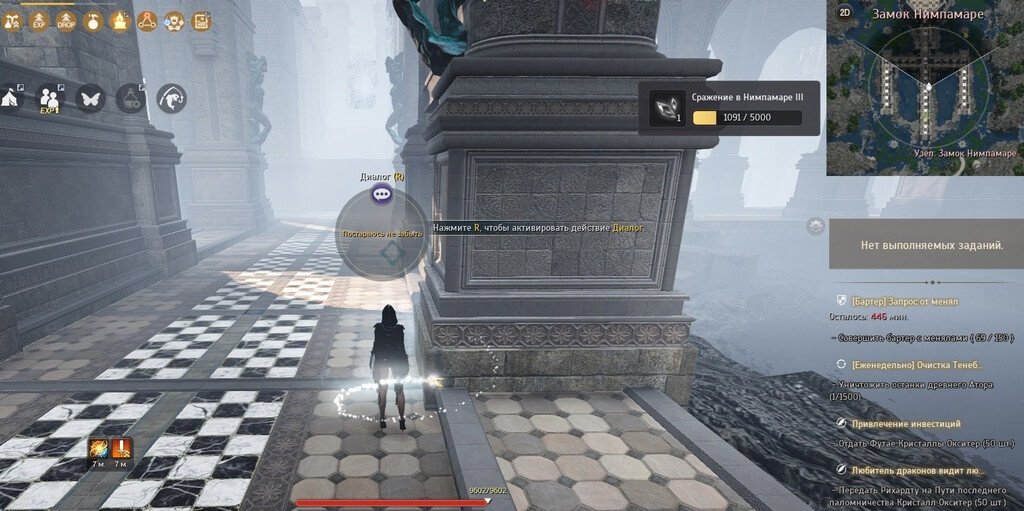
Task: Click the fishing rod icon
Action: pos(172,98)
